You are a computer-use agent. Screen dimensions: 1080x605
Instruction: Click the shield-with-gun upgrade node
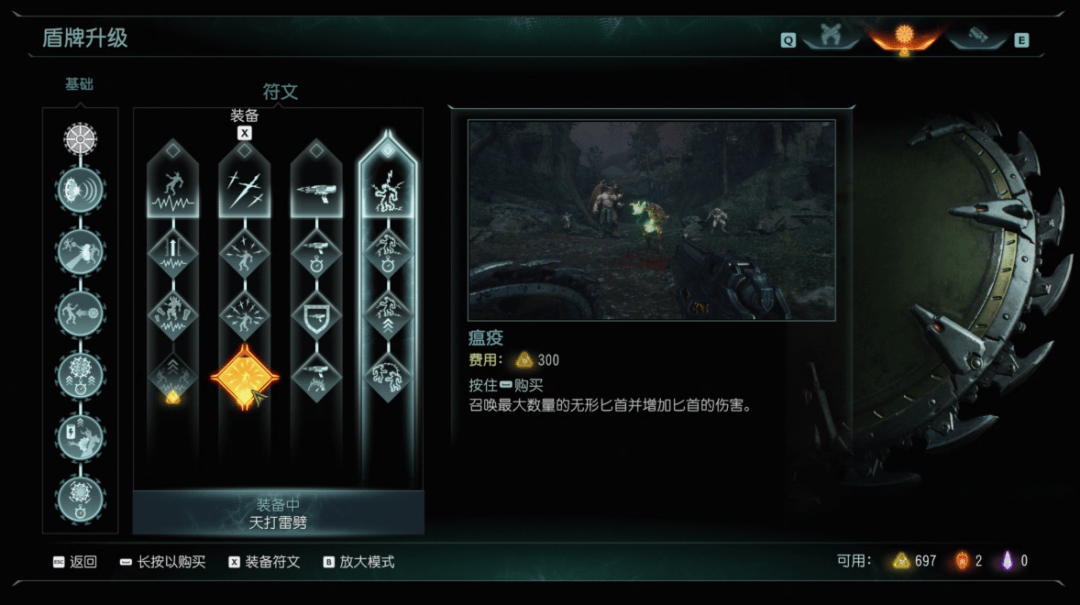(316, 315)
